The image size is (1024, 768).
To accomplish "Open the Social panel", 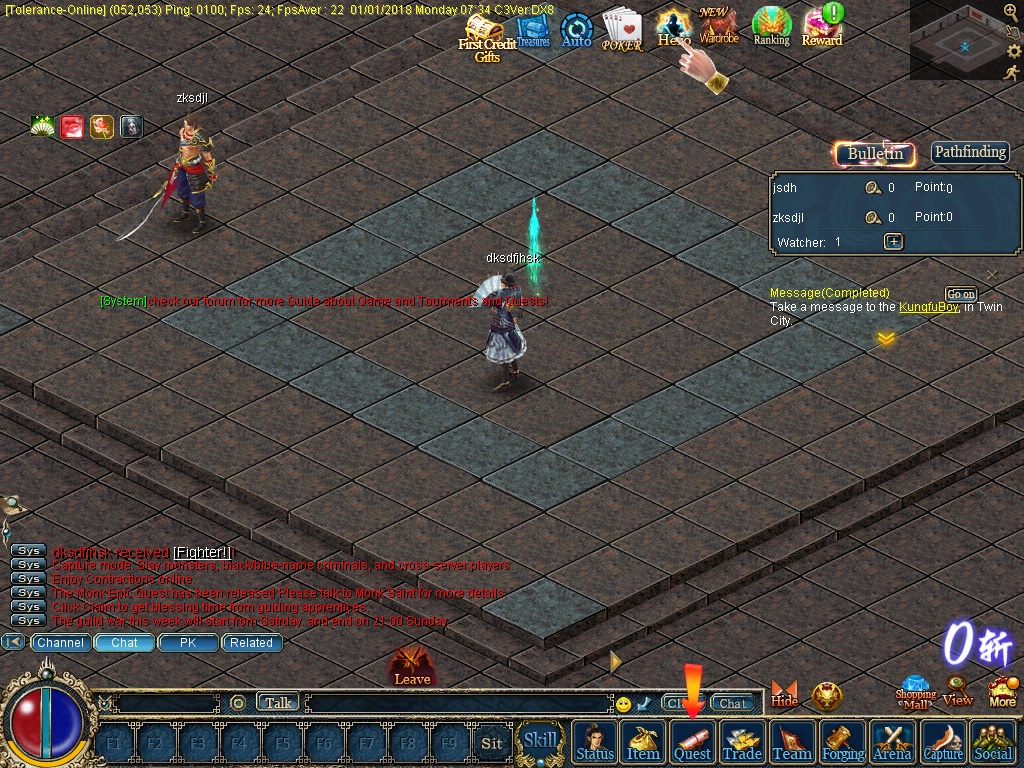I will (992, 742).
